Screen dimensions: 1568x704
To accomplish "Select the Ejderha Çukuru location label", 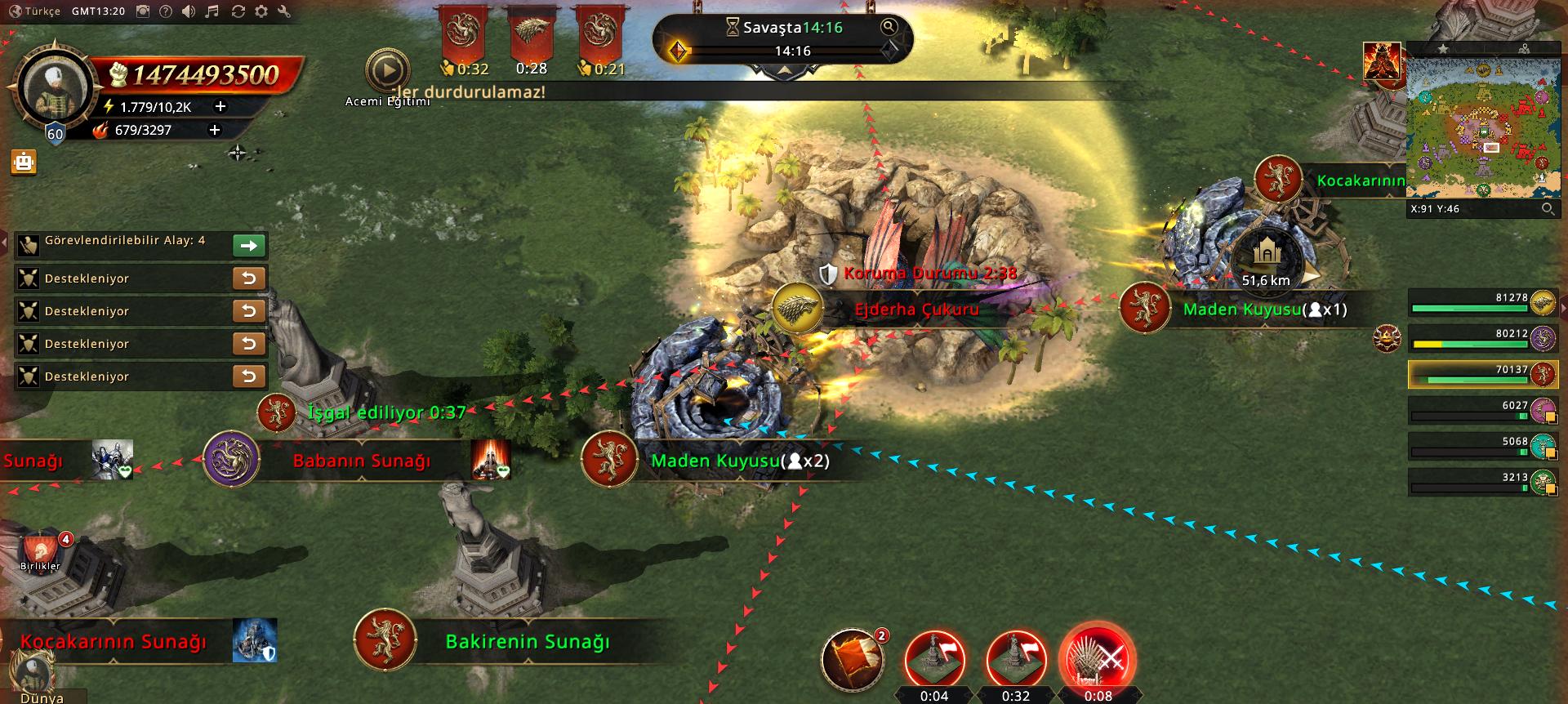I will point(916,310).
